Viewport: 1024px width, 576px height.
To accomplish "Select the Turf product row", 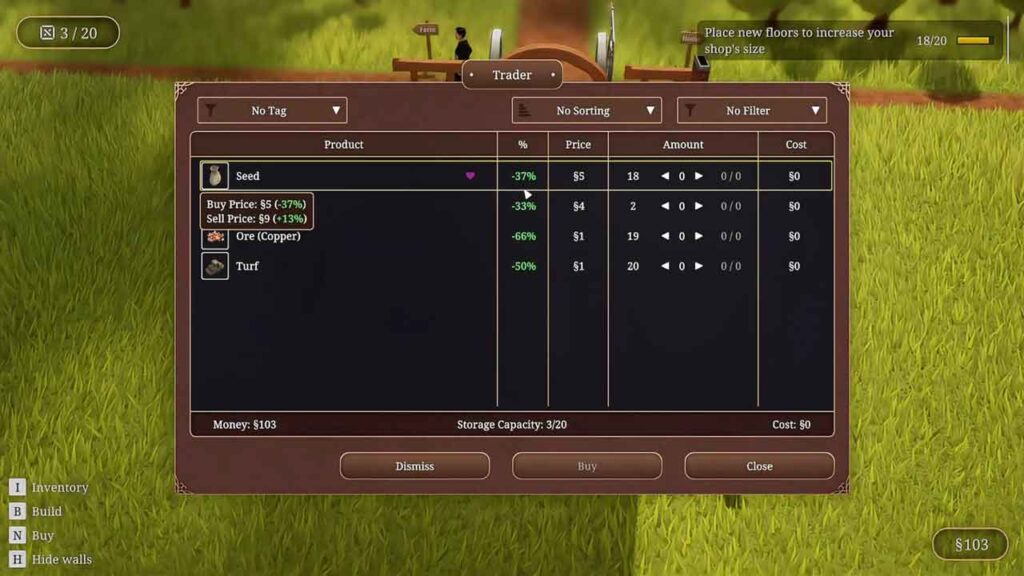I will click(340, 266).
